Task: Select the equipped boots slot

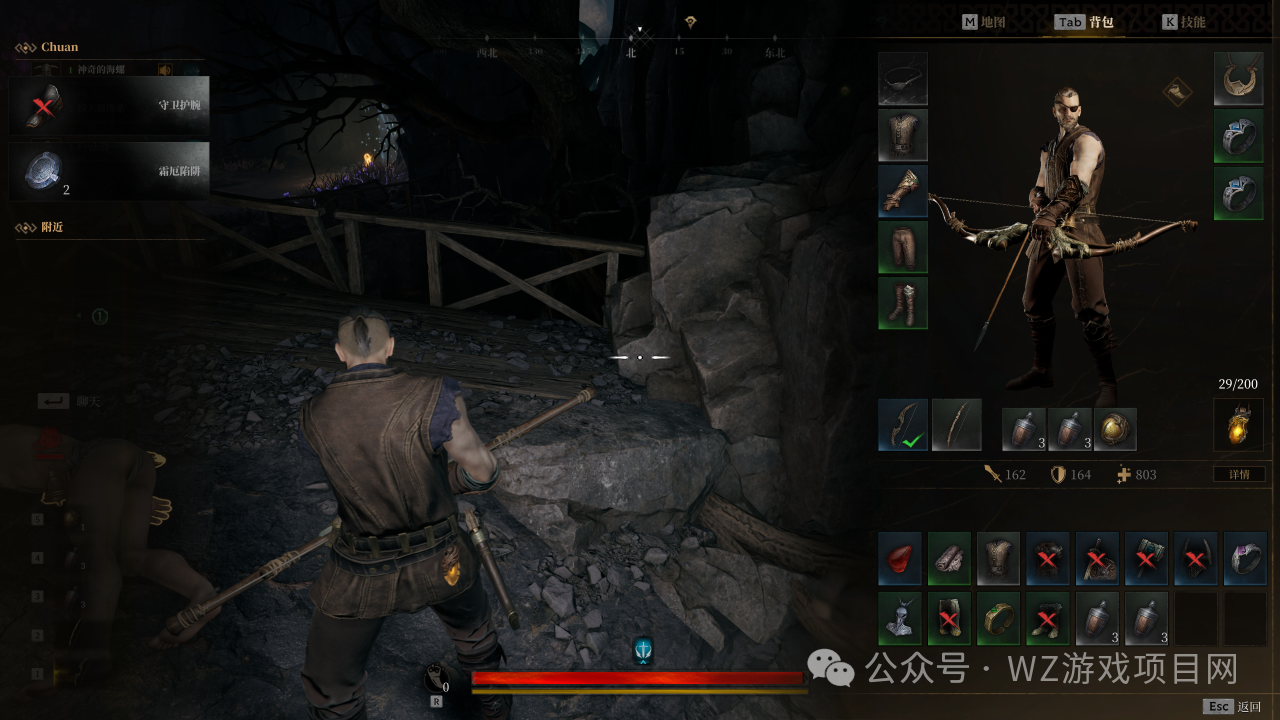Action: [903, 303]
